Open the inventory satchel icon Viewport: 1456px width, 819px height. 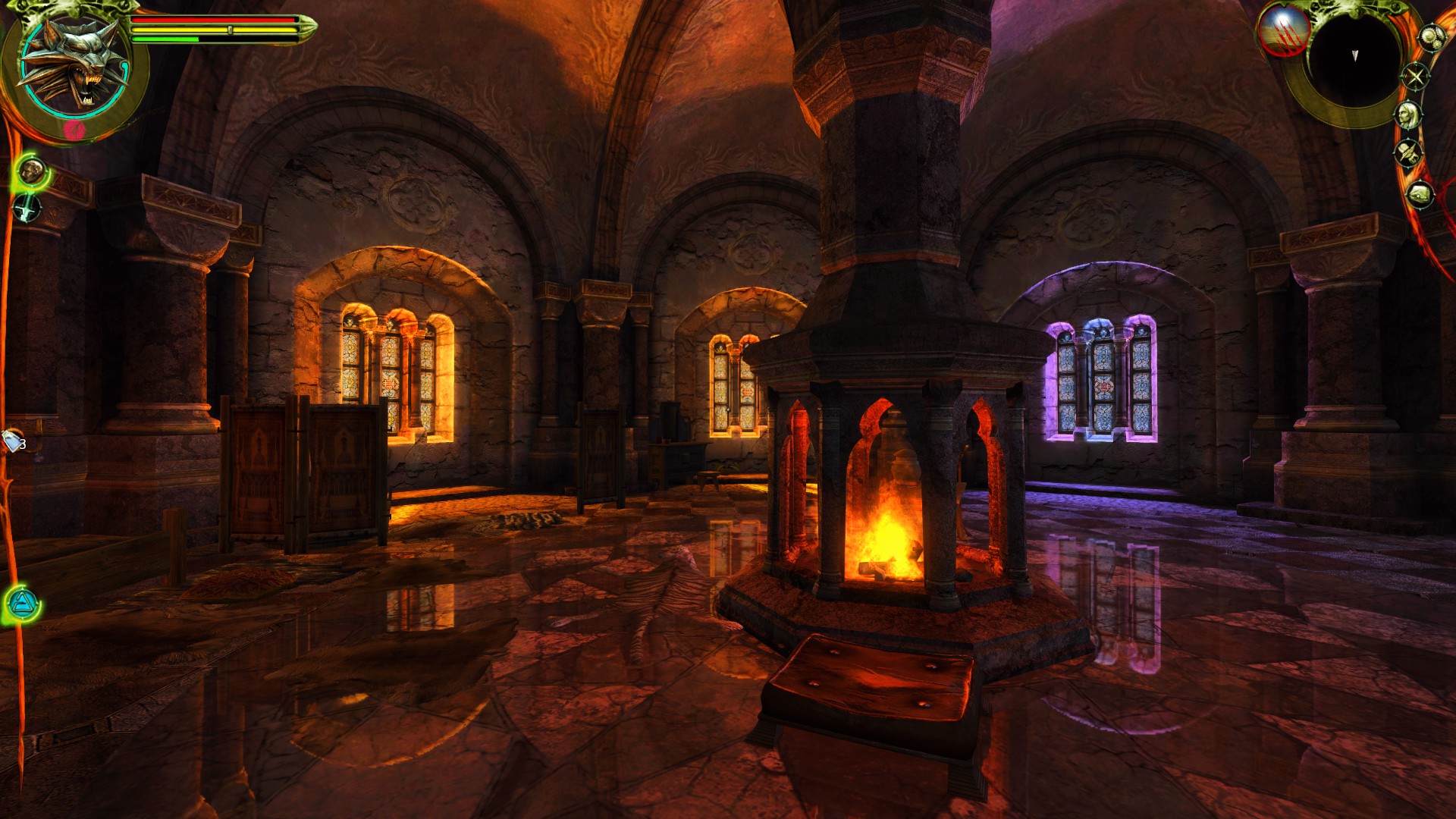[x=1420, y=195]
